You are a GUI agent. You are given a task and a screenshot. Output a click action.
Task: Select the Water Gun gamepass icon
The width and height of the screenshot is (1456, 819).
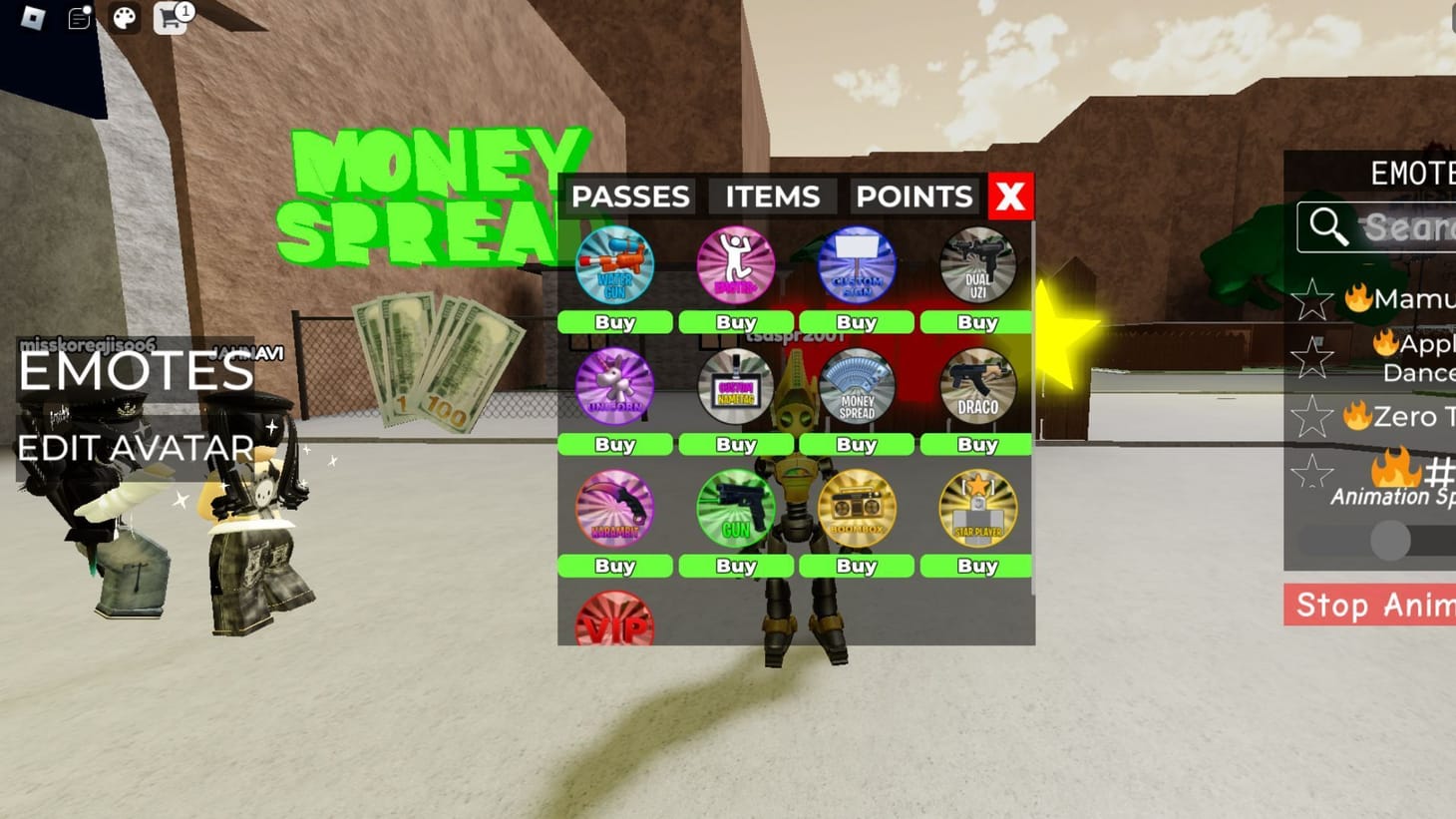(x=614, y=265)
